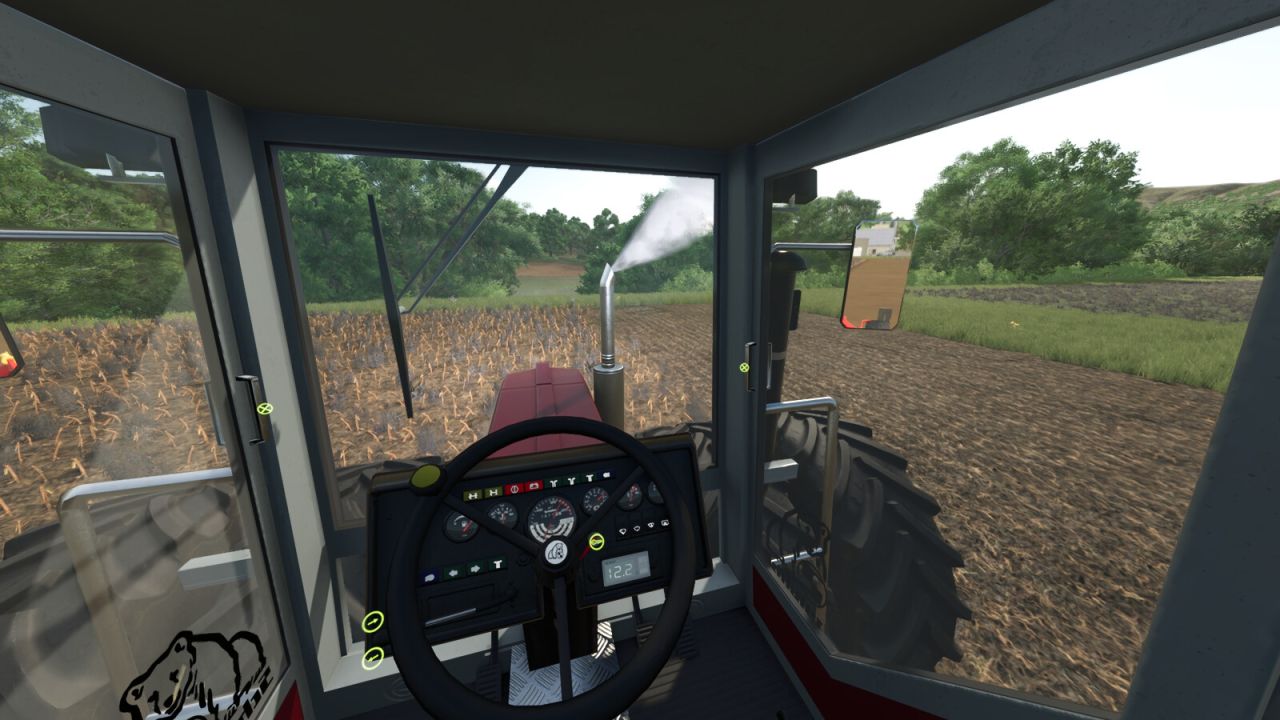The width and height of the screenshot is (1280, 720).
Task: Click the blue high beam indicator lamp
Action: pyautogui.click(x=606, y=474)
